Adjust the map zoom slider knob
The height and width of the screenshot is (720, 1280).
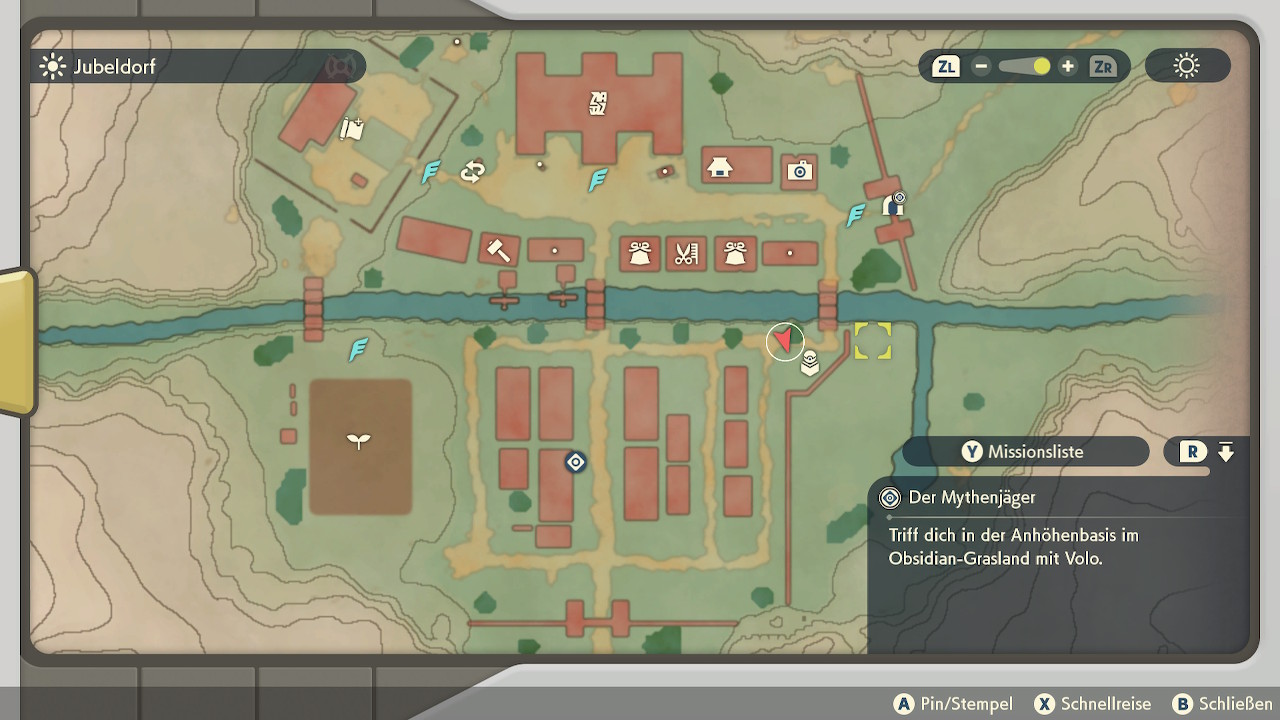tap(1041, 67)
